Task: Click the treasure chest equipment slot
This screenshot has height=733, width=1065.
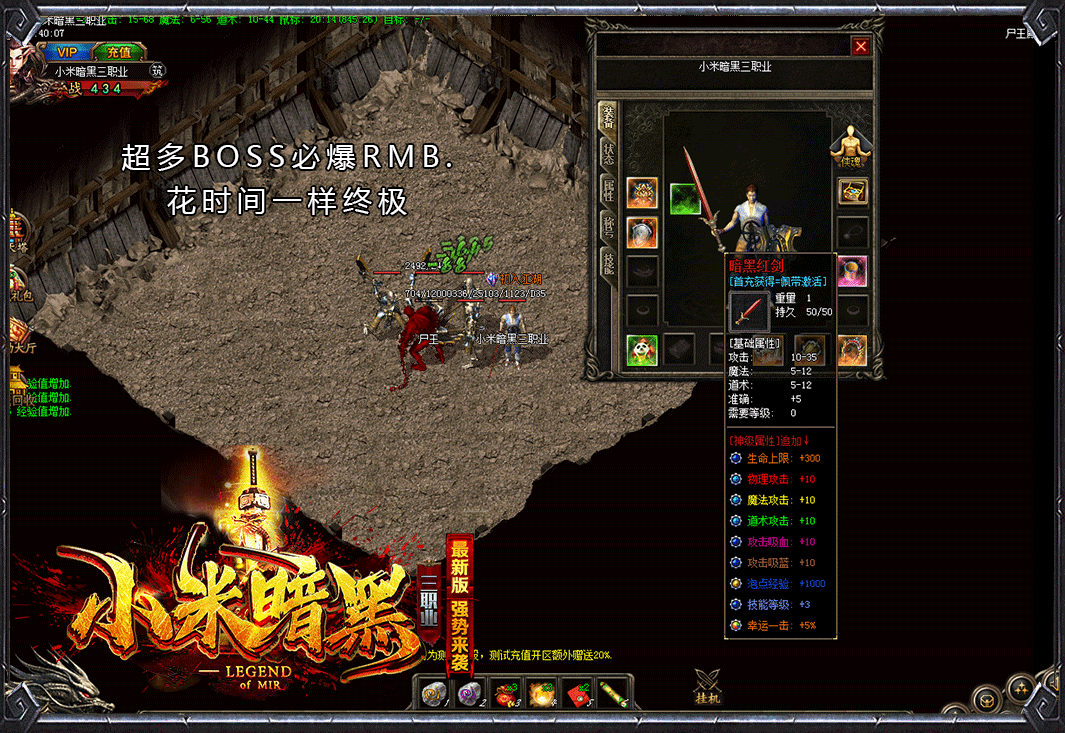Action: pos(852,192)
